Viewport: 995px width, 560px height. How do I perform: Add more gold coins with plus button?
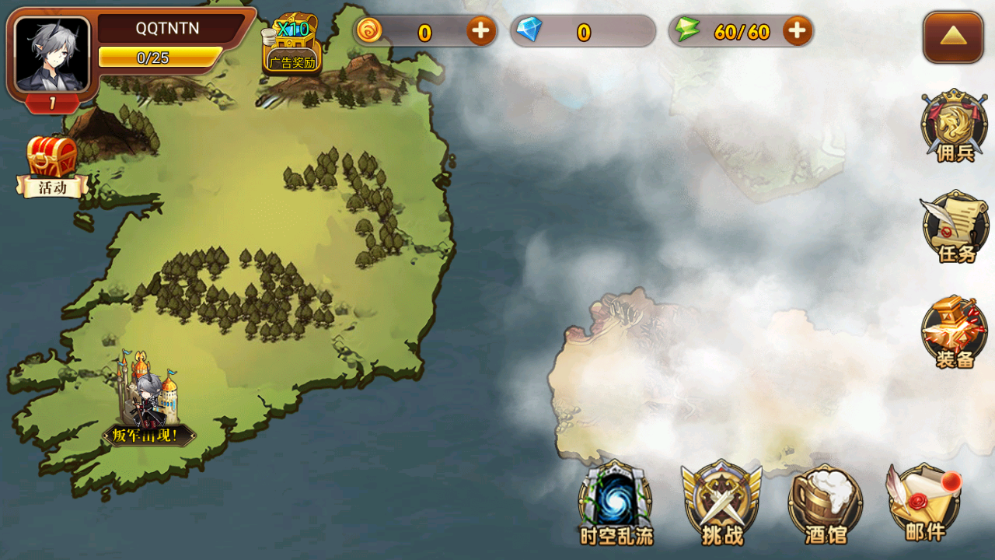pos(481,31)
